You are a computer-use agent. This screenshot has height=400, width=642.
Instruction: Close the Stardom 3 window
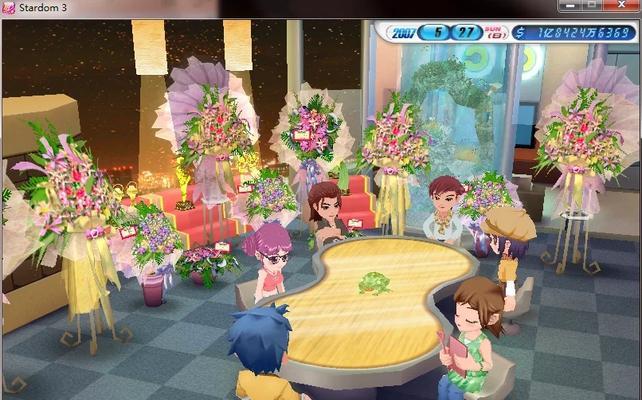(622, 6)
